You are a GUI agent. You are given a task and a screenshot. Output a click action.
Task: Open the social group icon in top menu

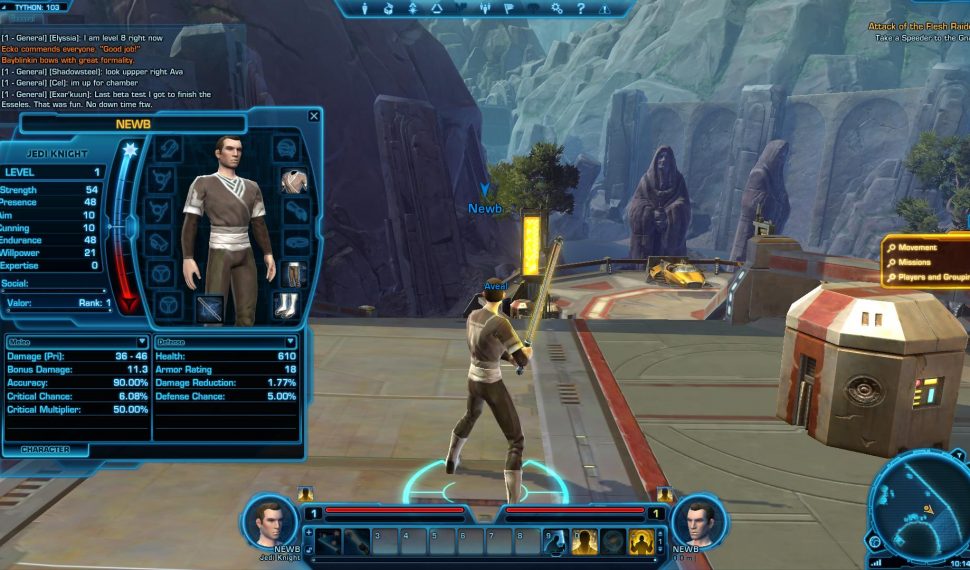(x=484, y=9)
